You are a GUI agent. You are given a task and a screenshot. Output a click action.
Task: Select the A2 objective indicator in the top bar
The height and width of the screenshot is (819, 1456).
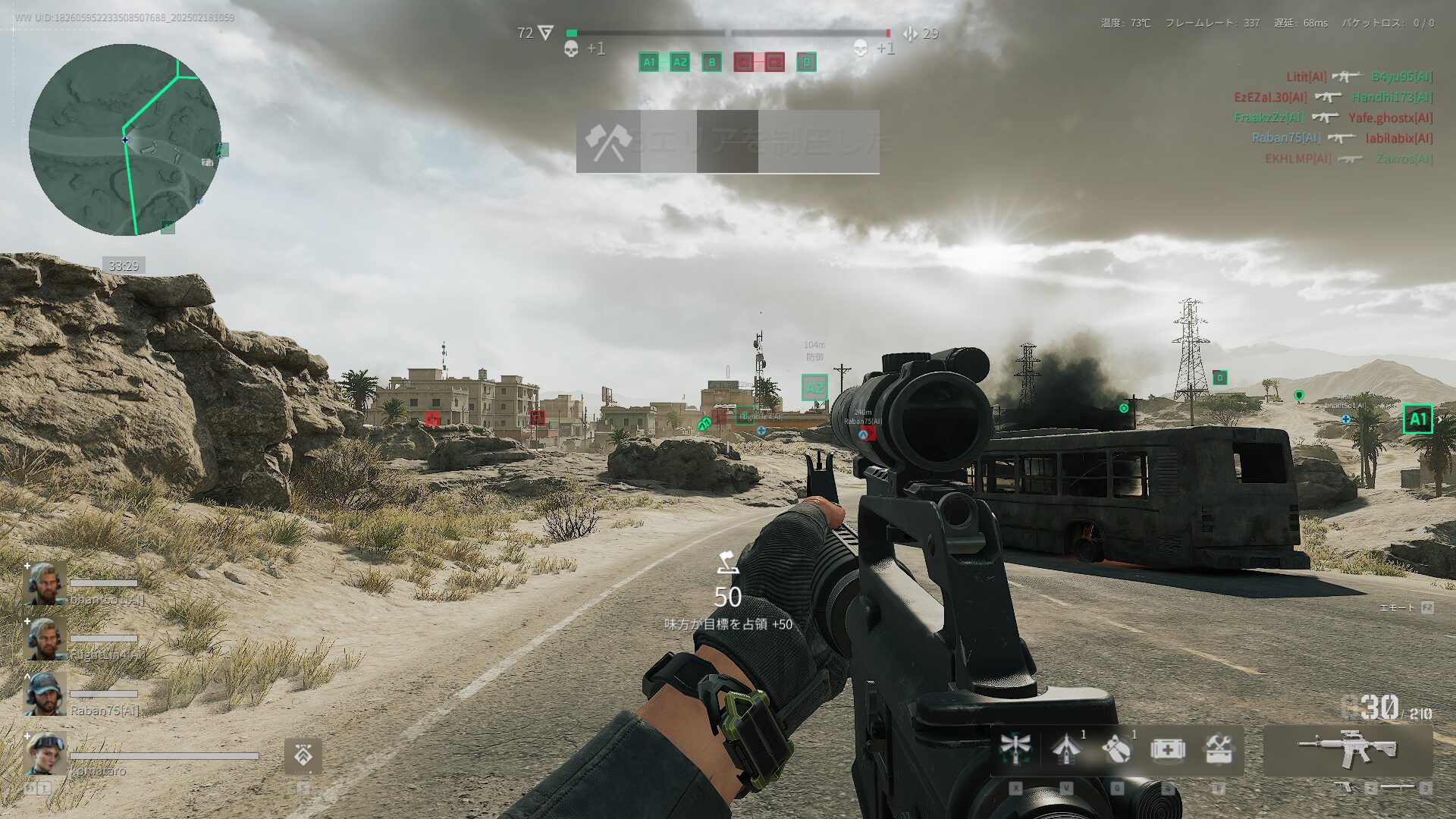coord(679,62)
